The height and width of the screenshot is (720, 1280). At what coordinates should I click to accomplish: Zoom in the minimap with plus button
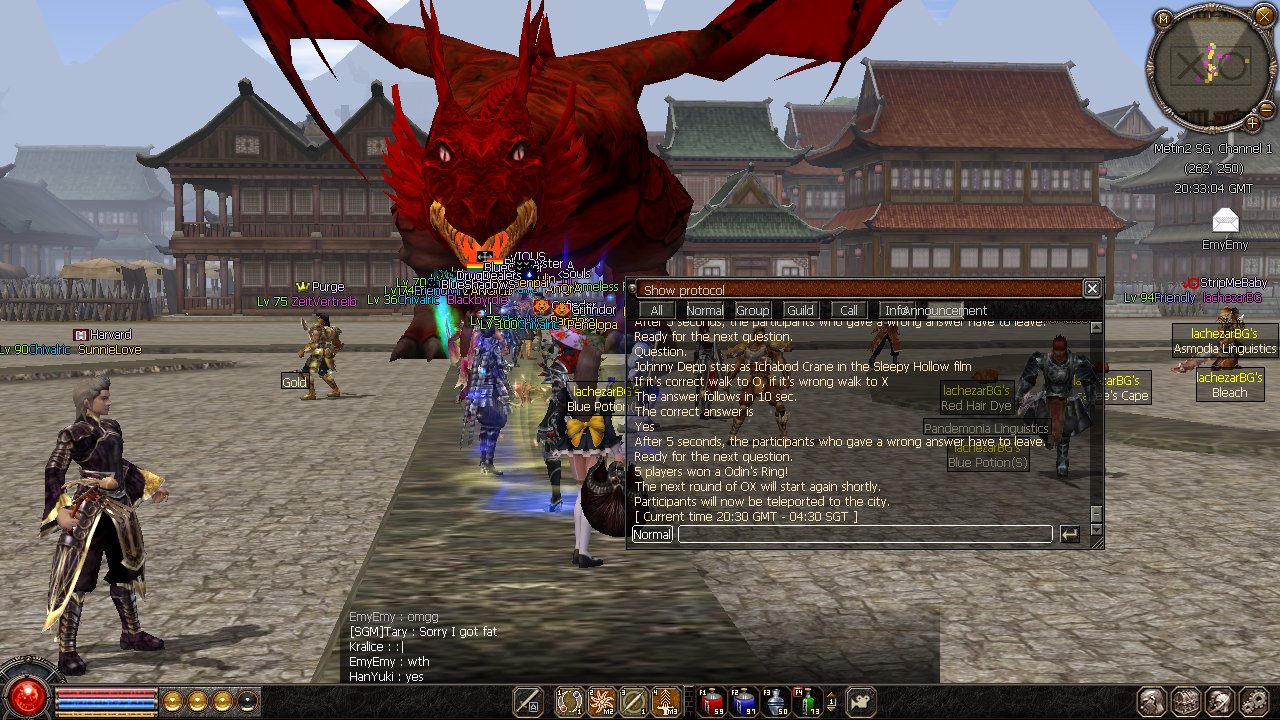(x=1252, y=124)
